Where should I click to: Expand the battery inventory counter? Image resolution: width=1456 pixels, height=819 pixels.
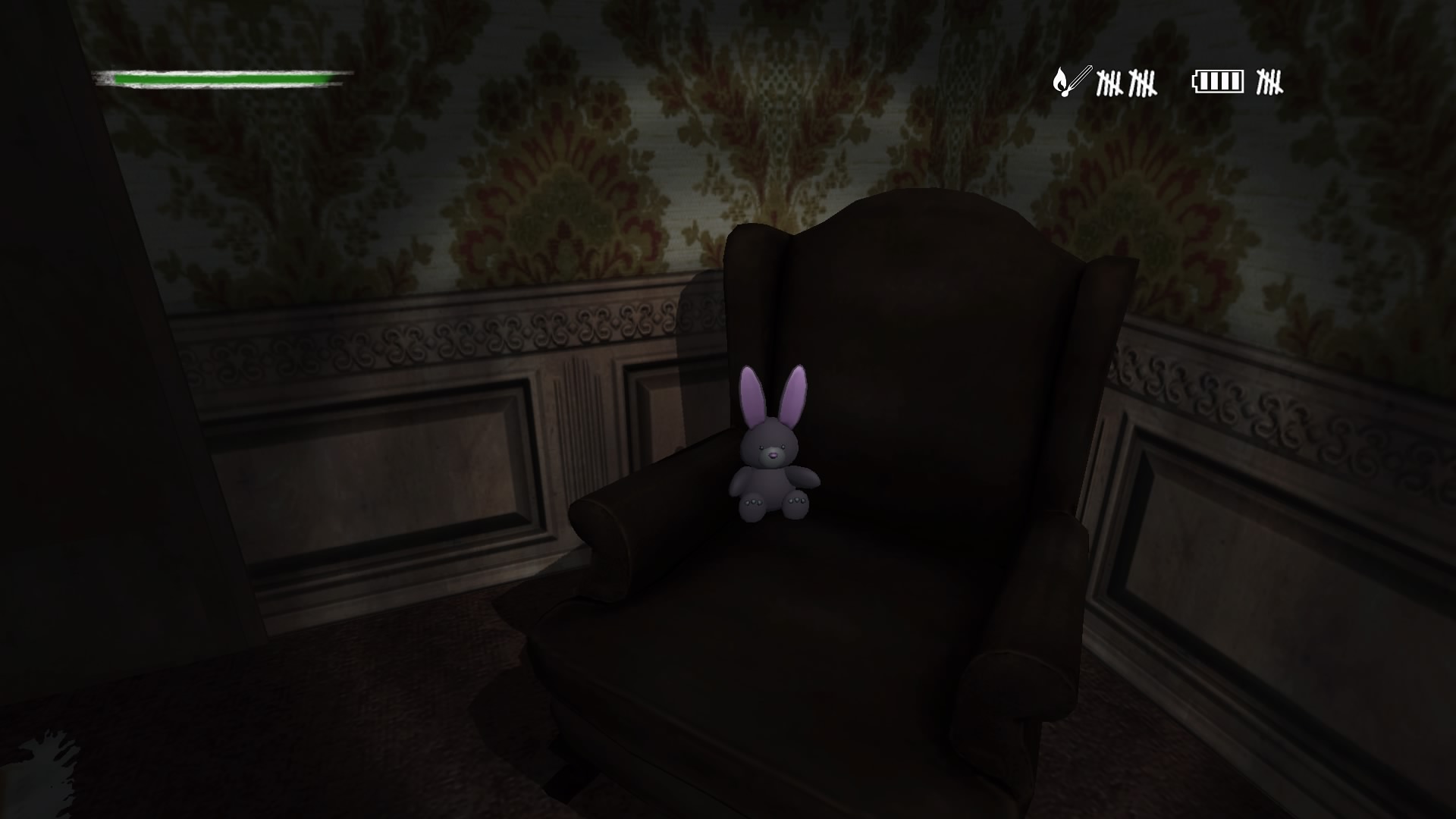click(1244, 80)
